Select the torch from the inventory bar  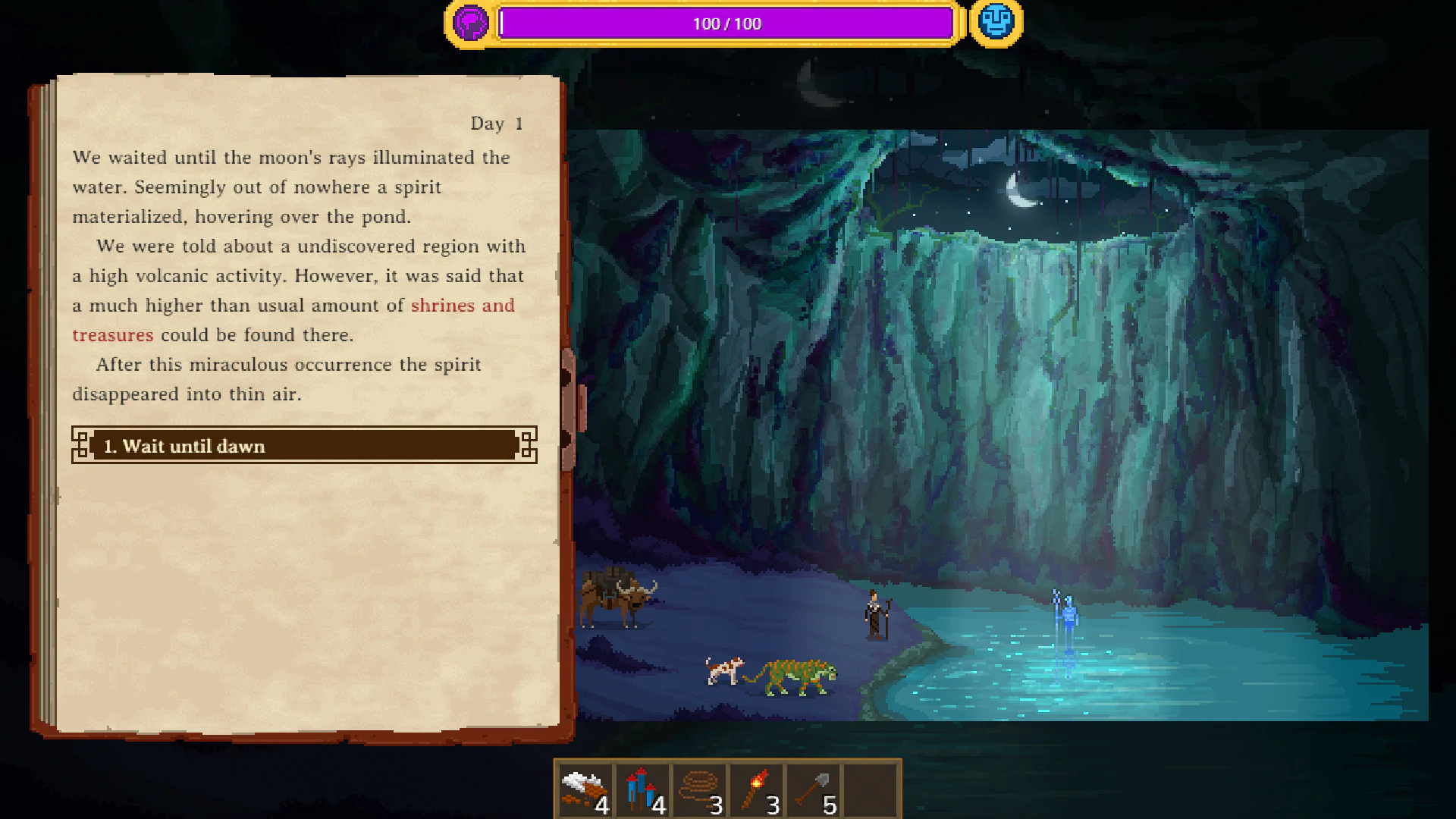(756, 789)
